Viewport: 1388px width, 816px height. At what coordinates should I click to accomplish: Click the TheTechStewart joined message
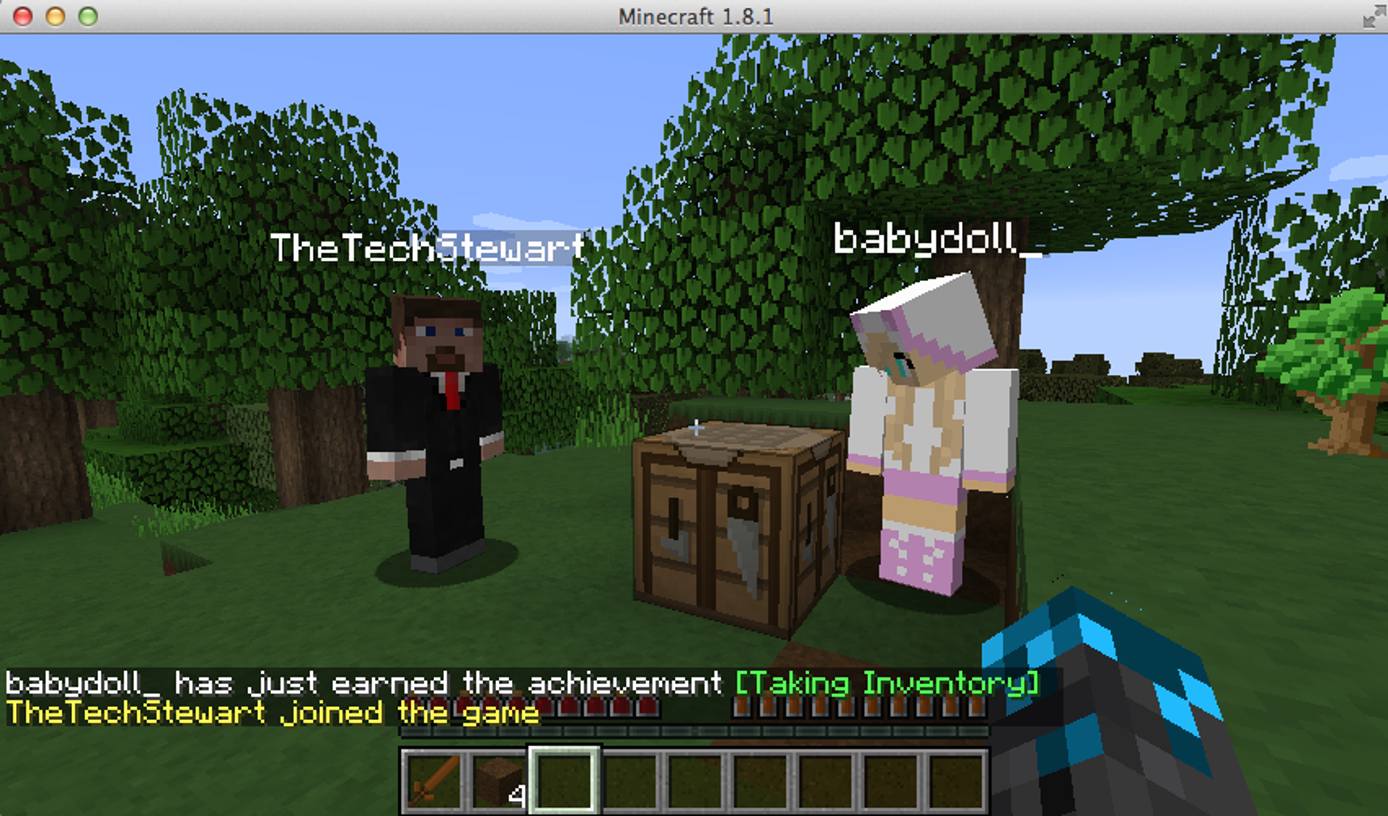coord(270,713)
